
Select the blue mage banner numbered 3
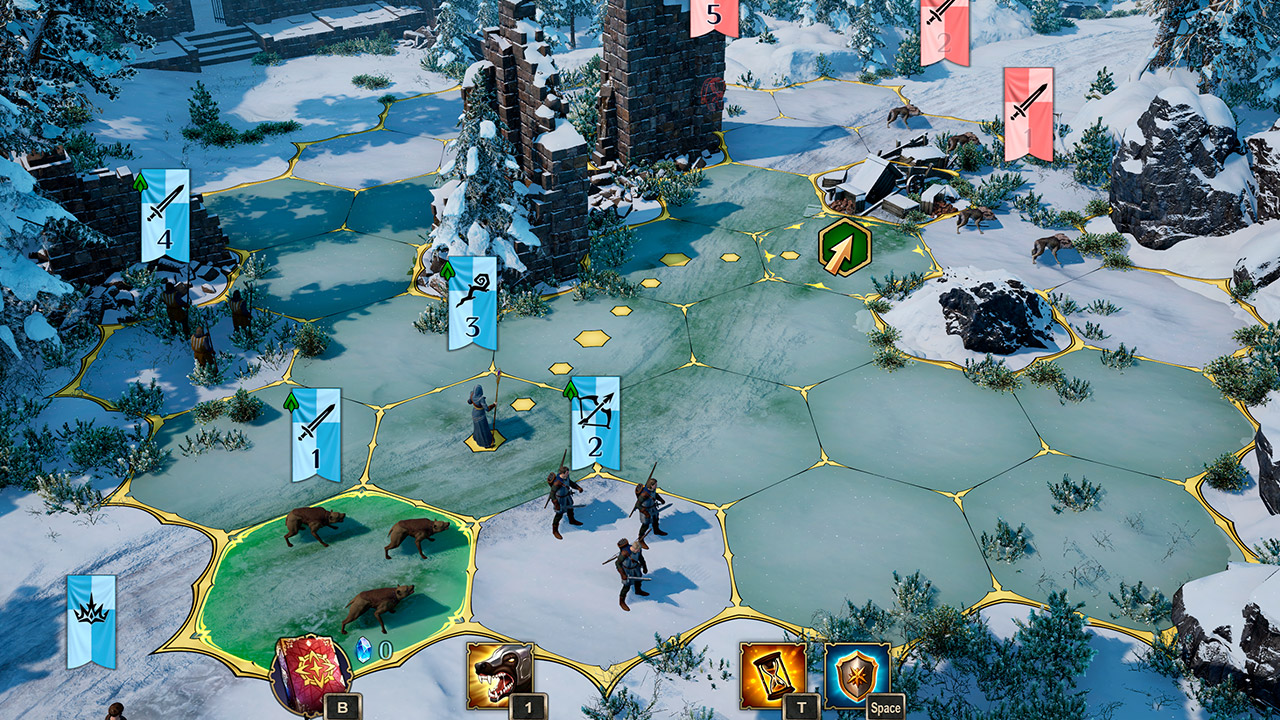click(x=472, y=303)
